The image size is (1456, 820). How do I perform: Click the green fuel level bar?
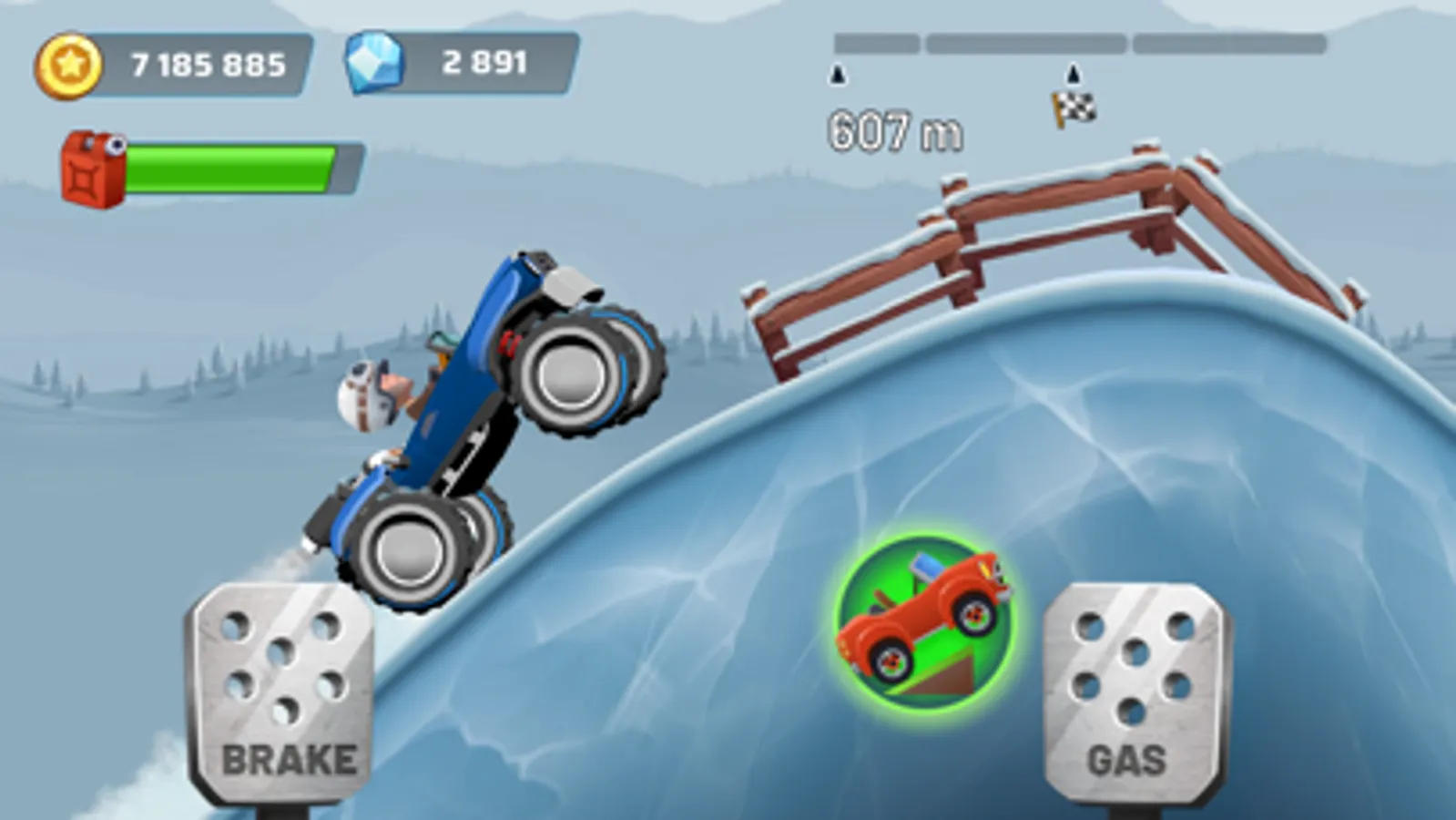232,167
